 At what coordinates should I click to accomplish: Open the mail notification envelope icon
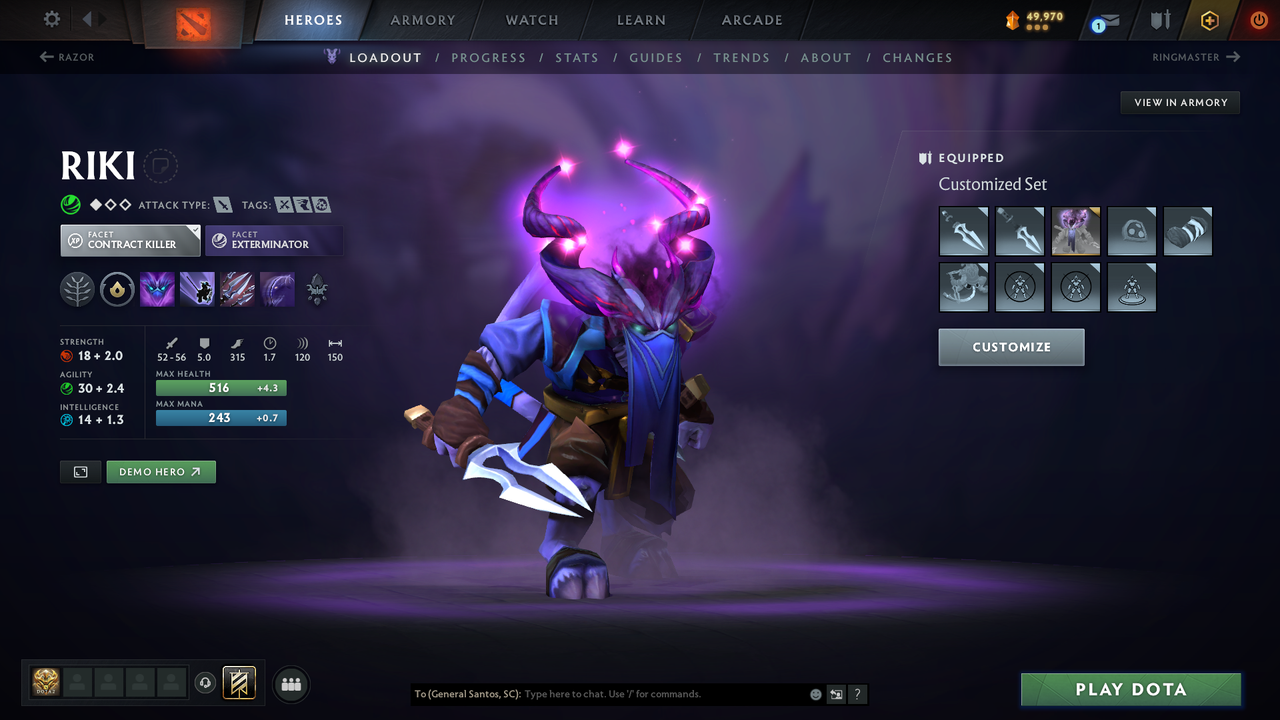1110,21
